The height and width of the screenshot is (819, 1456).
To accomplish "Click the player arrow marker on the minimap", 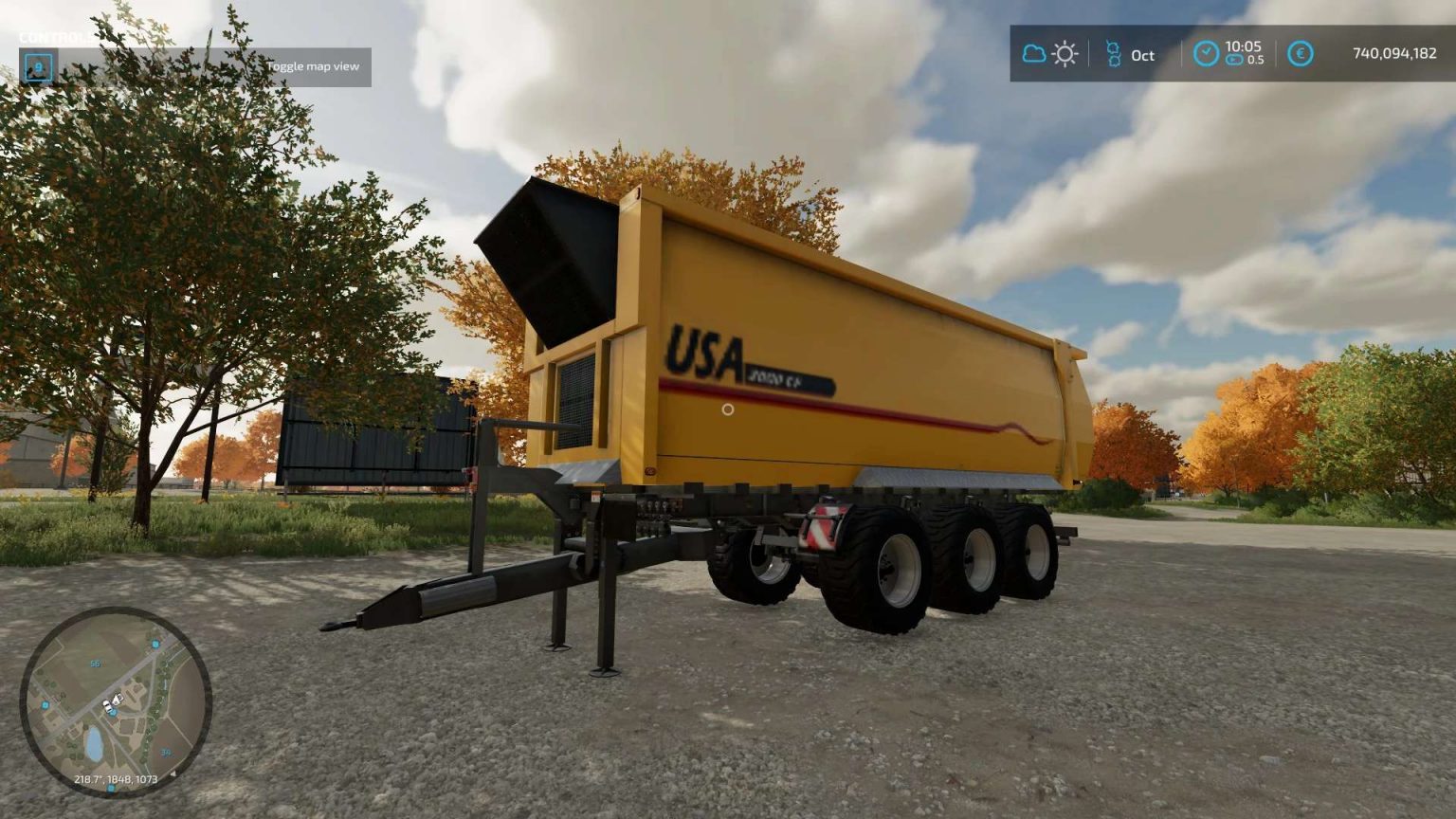I will pos(117,700).
